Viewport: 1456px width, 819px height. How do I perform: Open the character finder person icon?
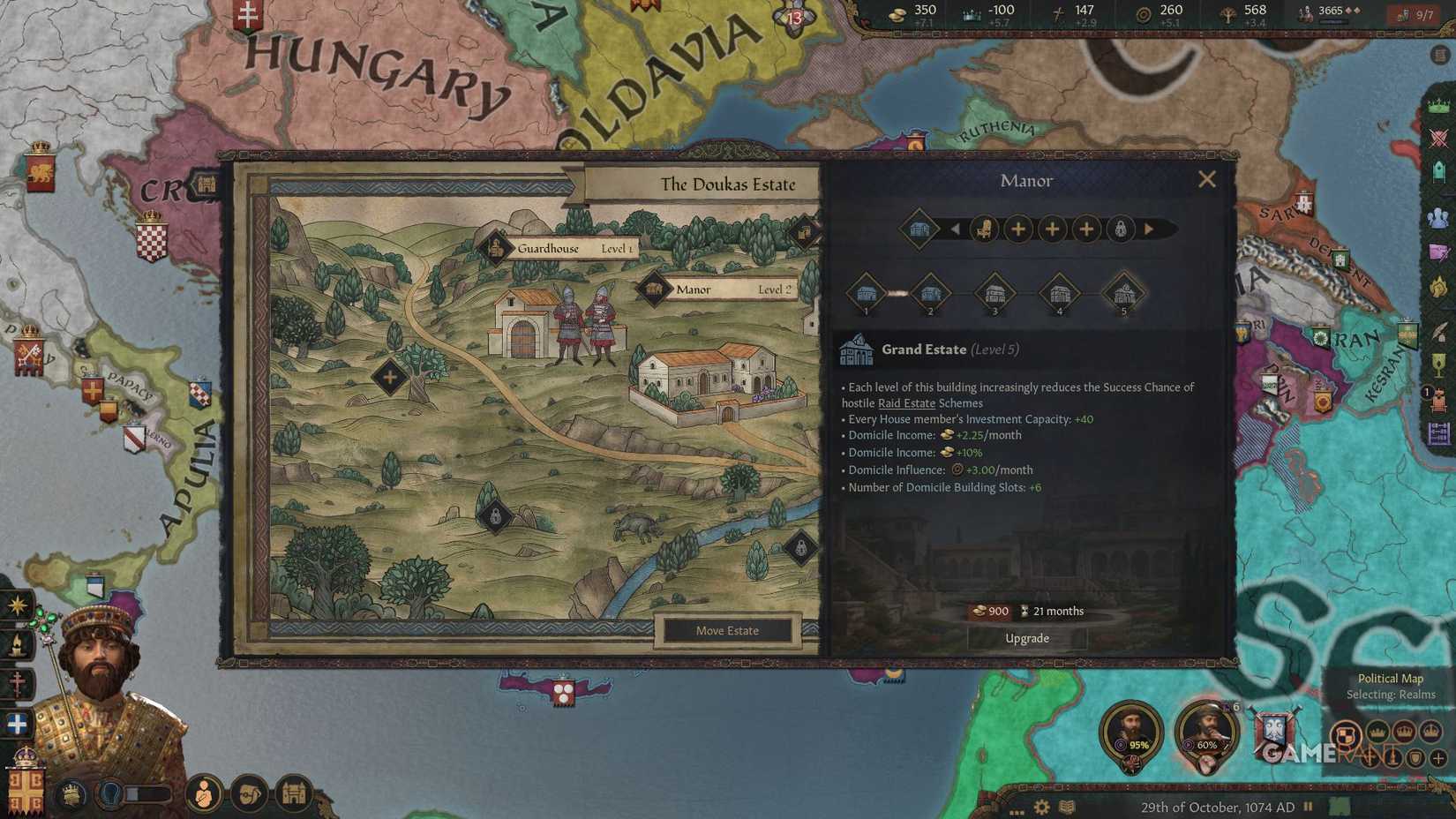click(204, 794)
